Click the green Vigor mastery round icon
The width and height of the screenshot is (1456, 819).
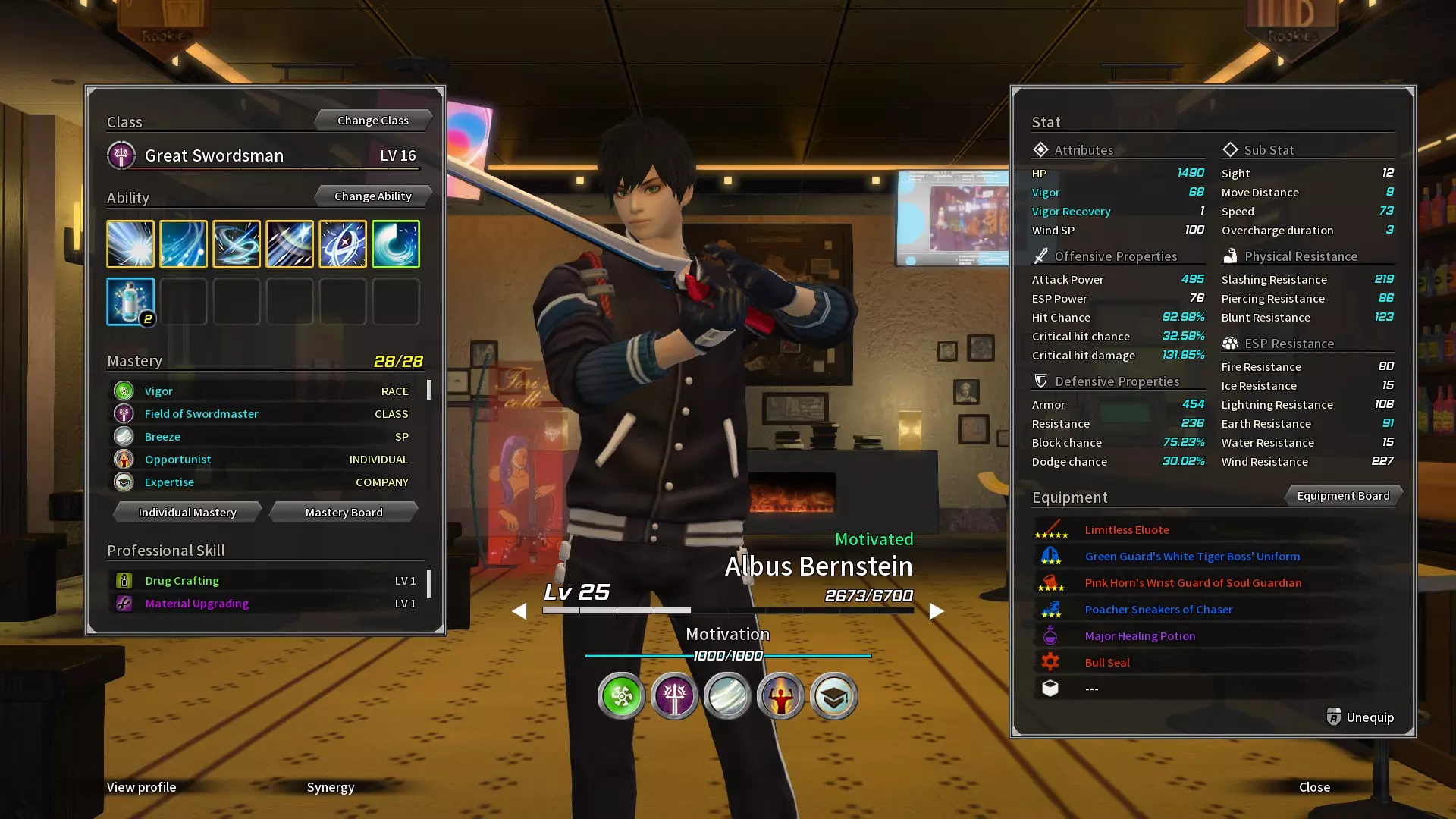click(621, 696)
